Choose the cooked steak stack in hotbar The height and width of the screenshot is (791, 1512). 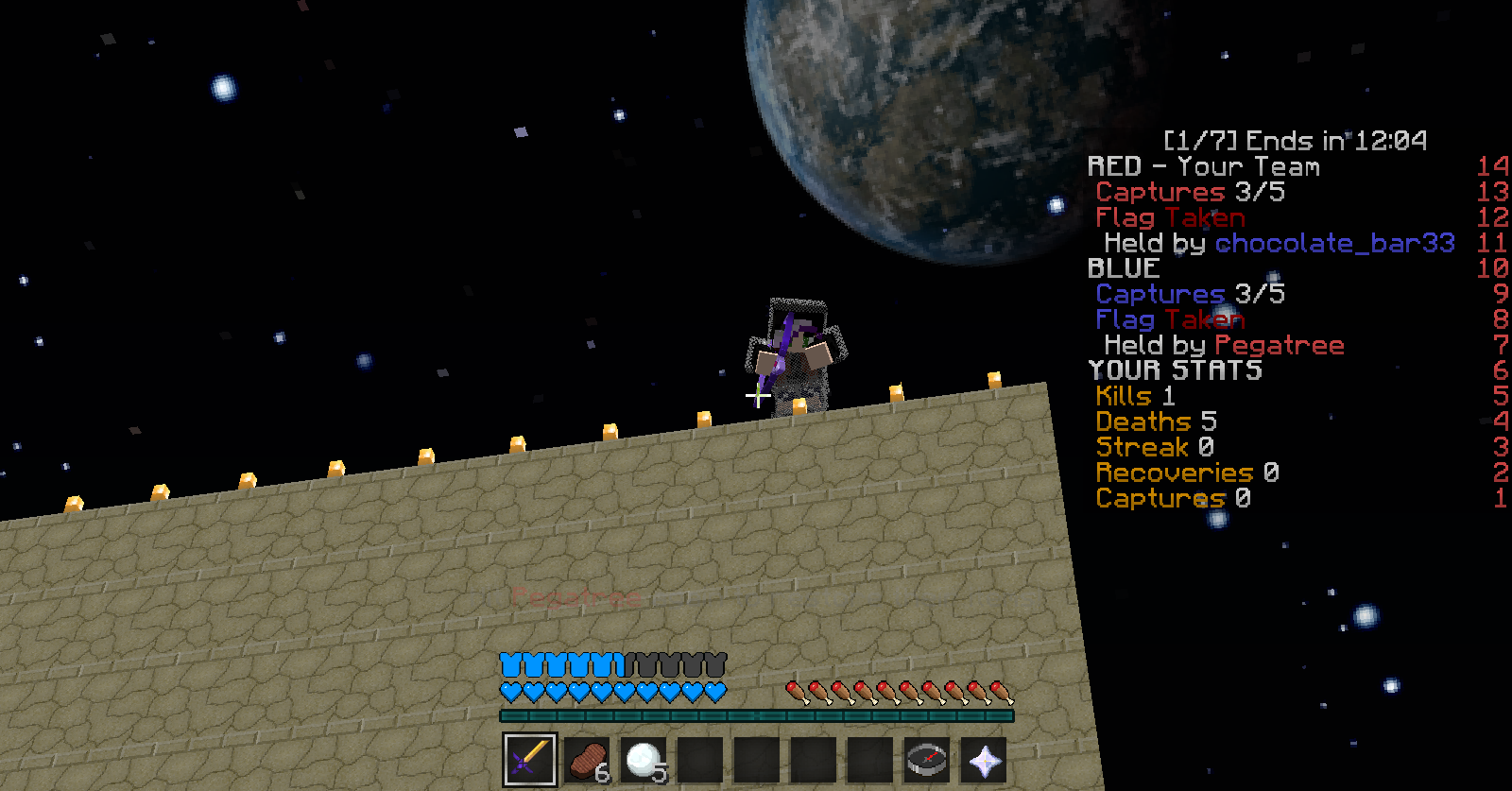tap(587, 759)
